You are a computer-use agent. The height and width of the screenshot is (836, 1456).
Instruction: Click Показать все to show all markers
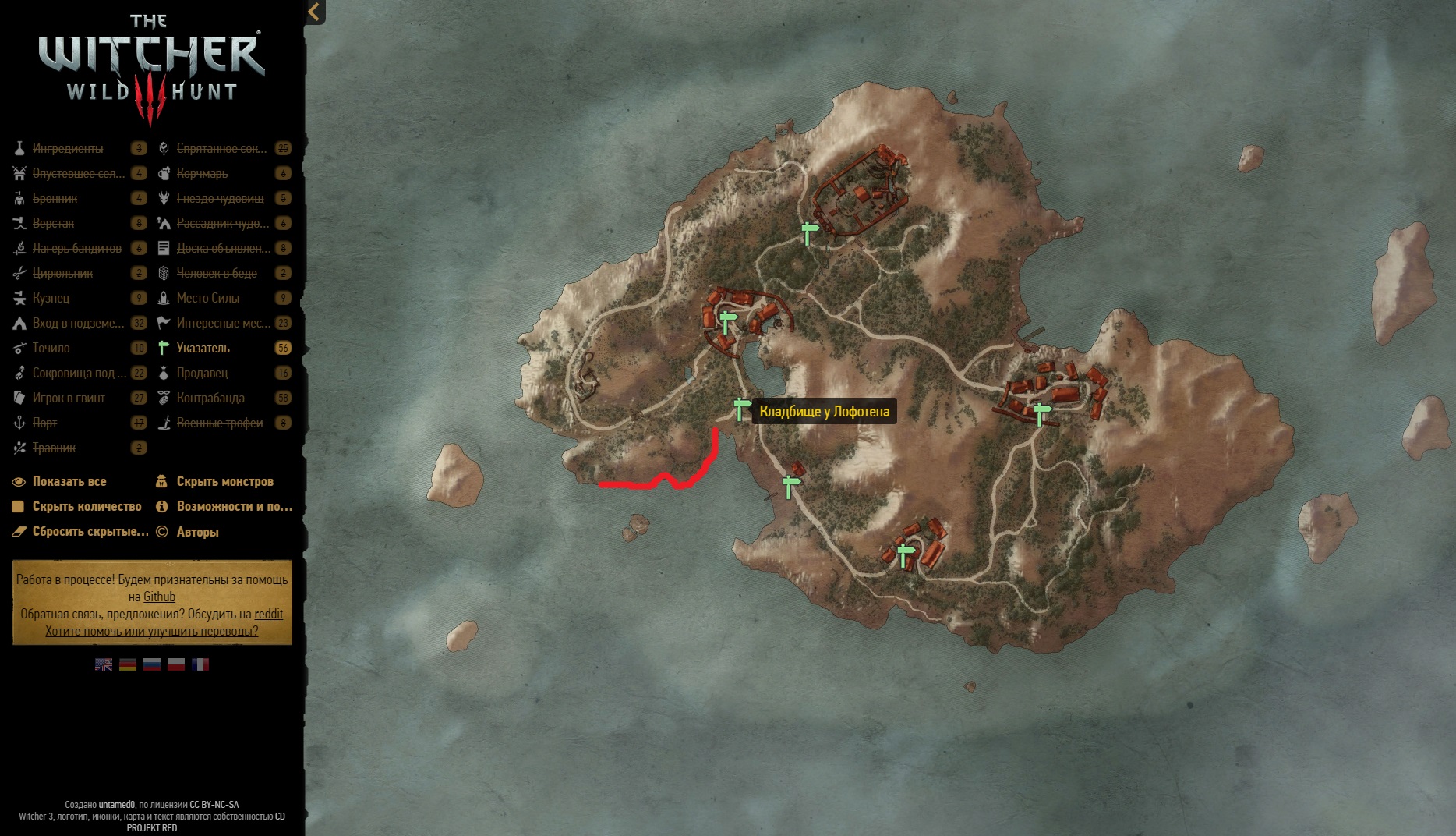[x=69, y=481]
